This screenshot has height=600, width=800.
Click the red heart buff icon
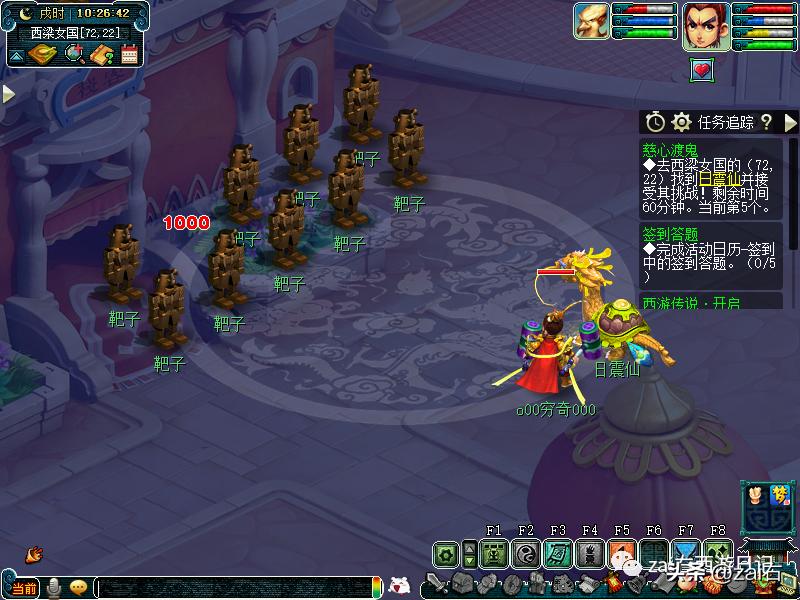click(x=703, y=69)
